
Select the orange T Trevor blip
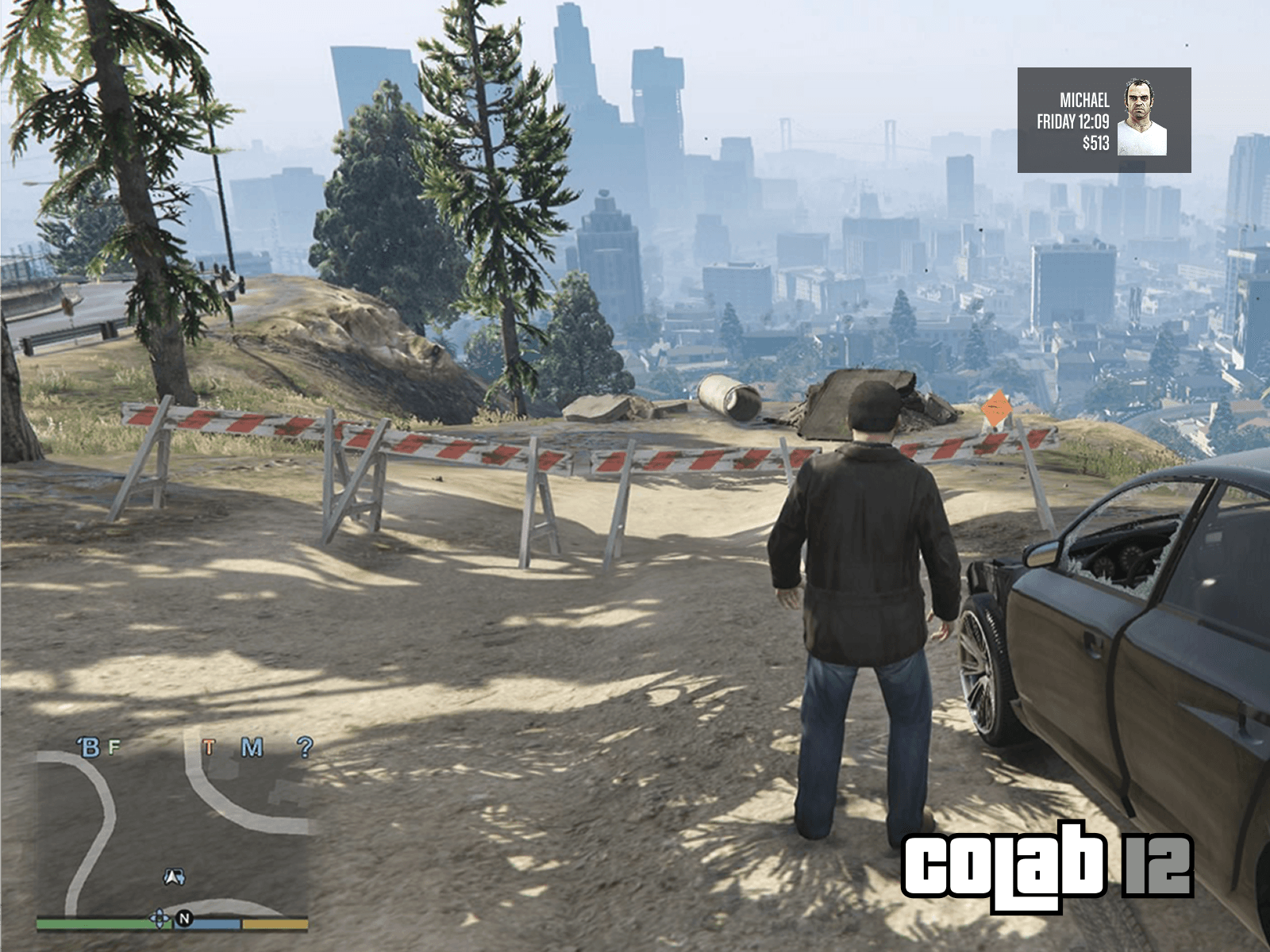point(209,747)
